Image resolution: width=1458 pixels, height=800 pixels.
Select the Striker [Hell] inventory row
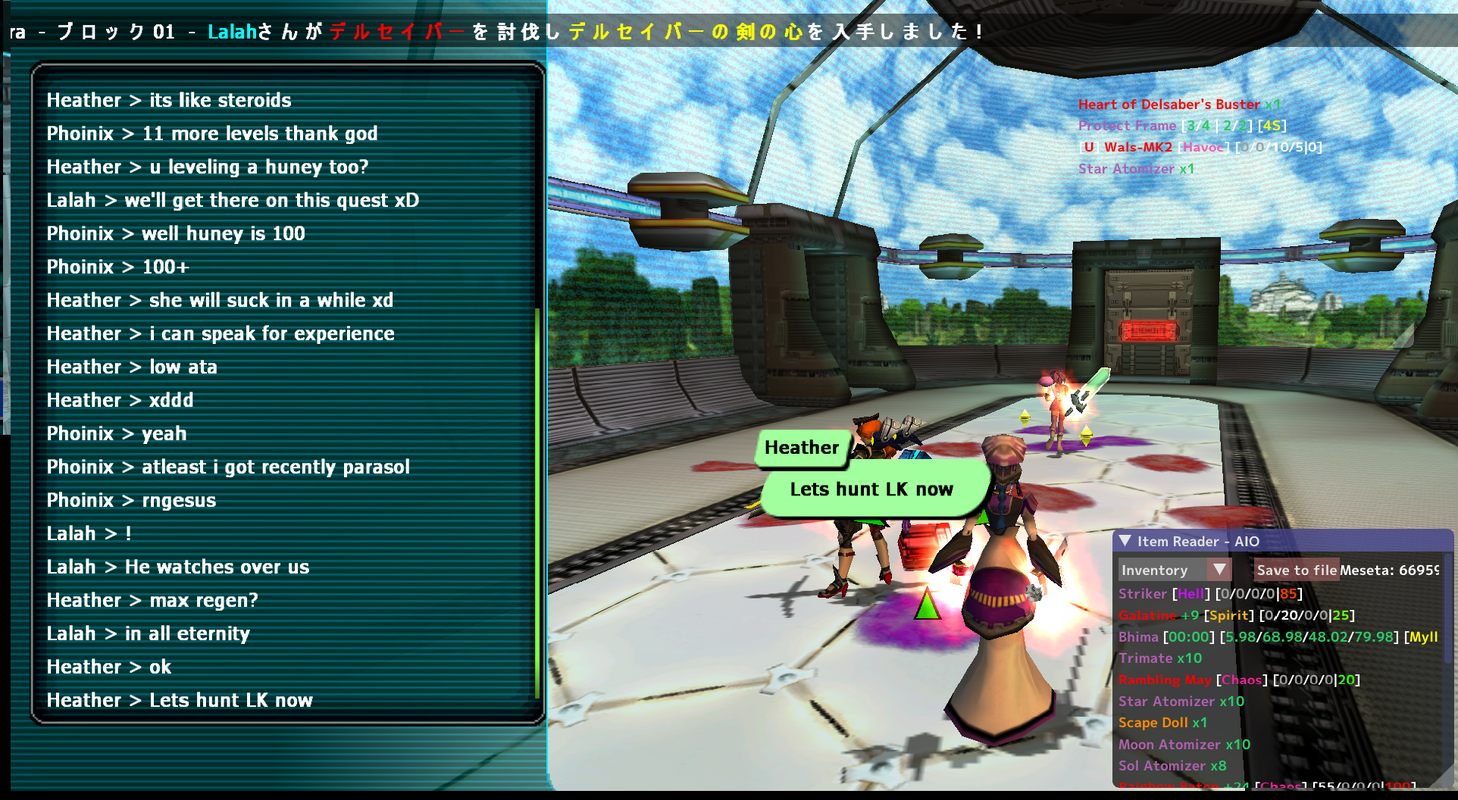(x=1210, y=594)
